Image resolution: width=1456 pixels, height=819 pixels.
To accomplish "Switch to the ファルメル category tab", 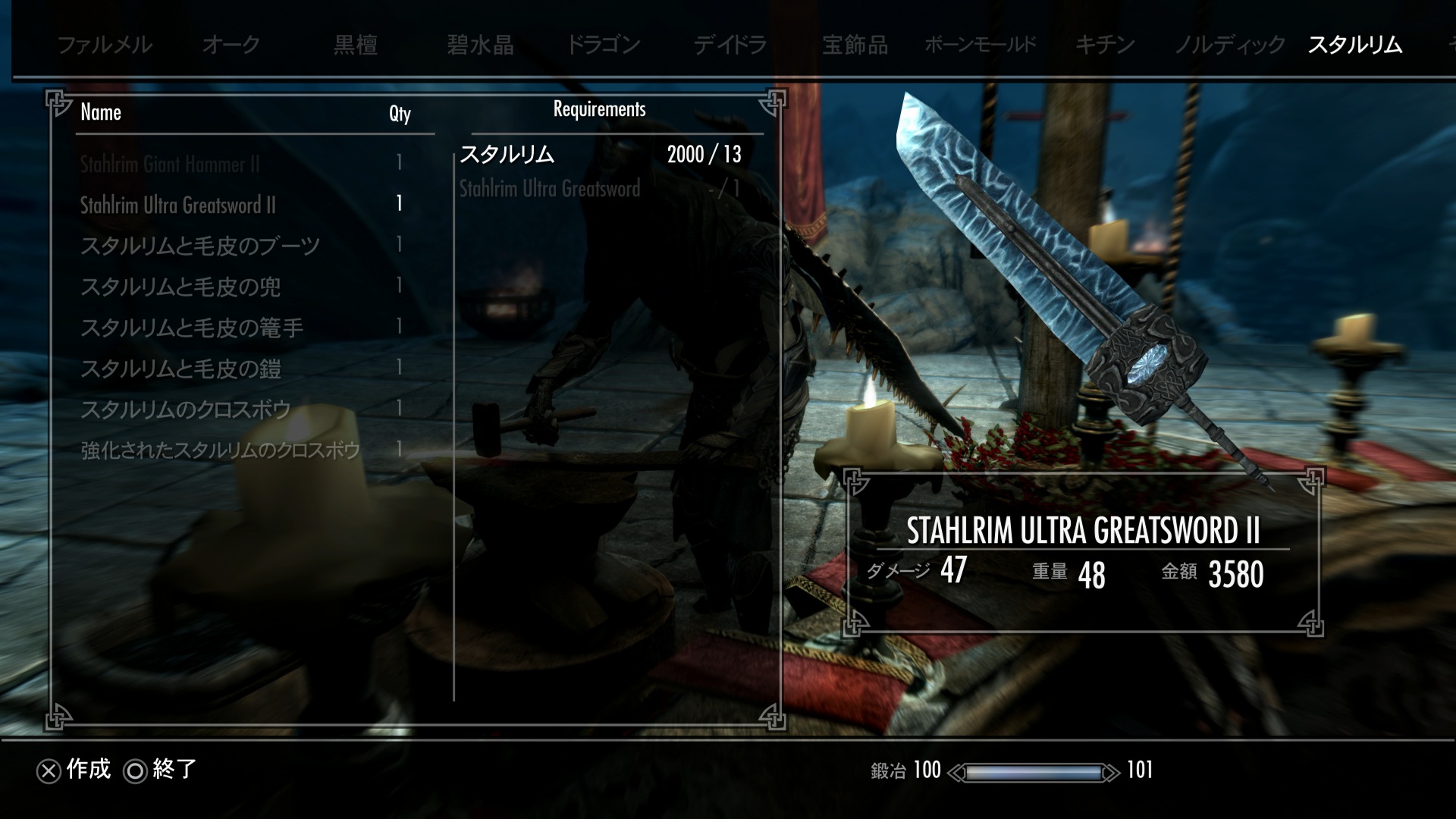I will click(x=105, y=45).
